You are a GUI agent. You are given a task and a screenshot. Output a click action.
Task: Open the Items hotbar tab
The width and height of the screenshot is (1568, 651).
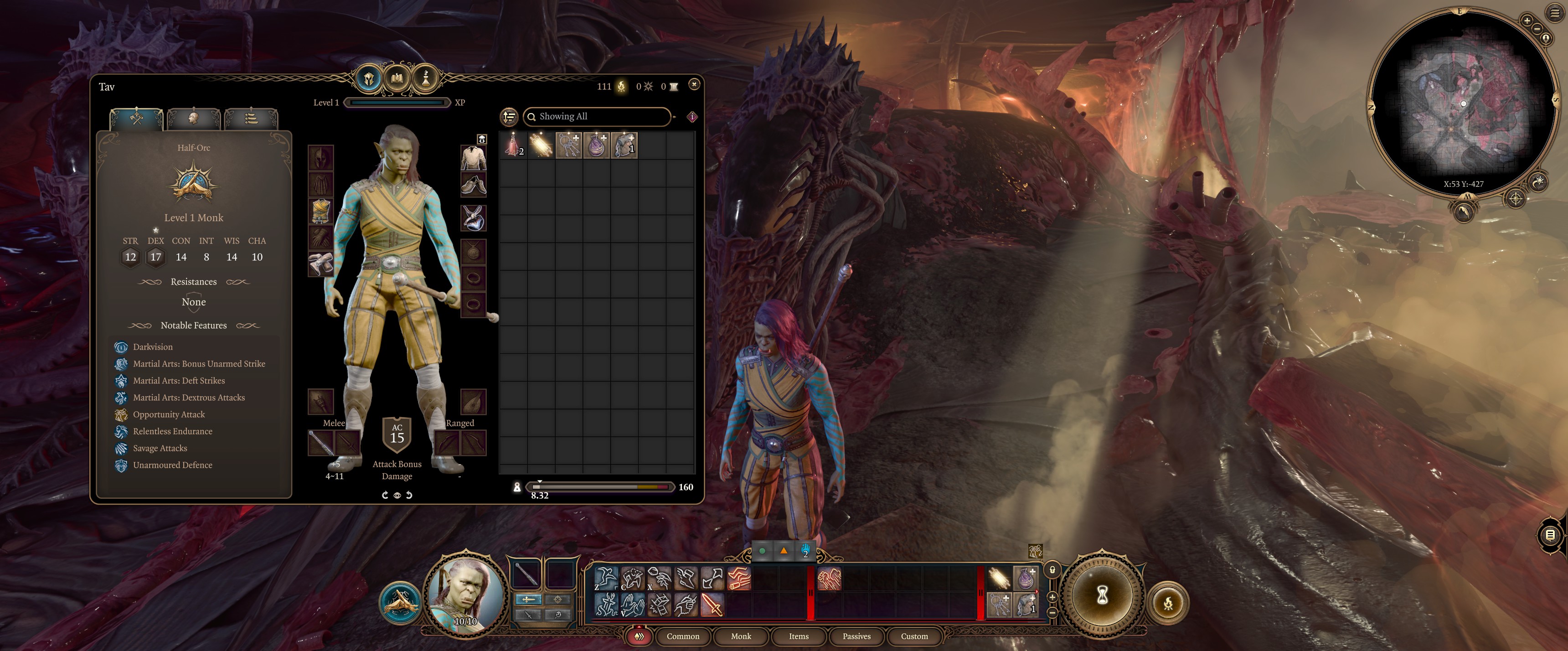(x=798, y=636)
